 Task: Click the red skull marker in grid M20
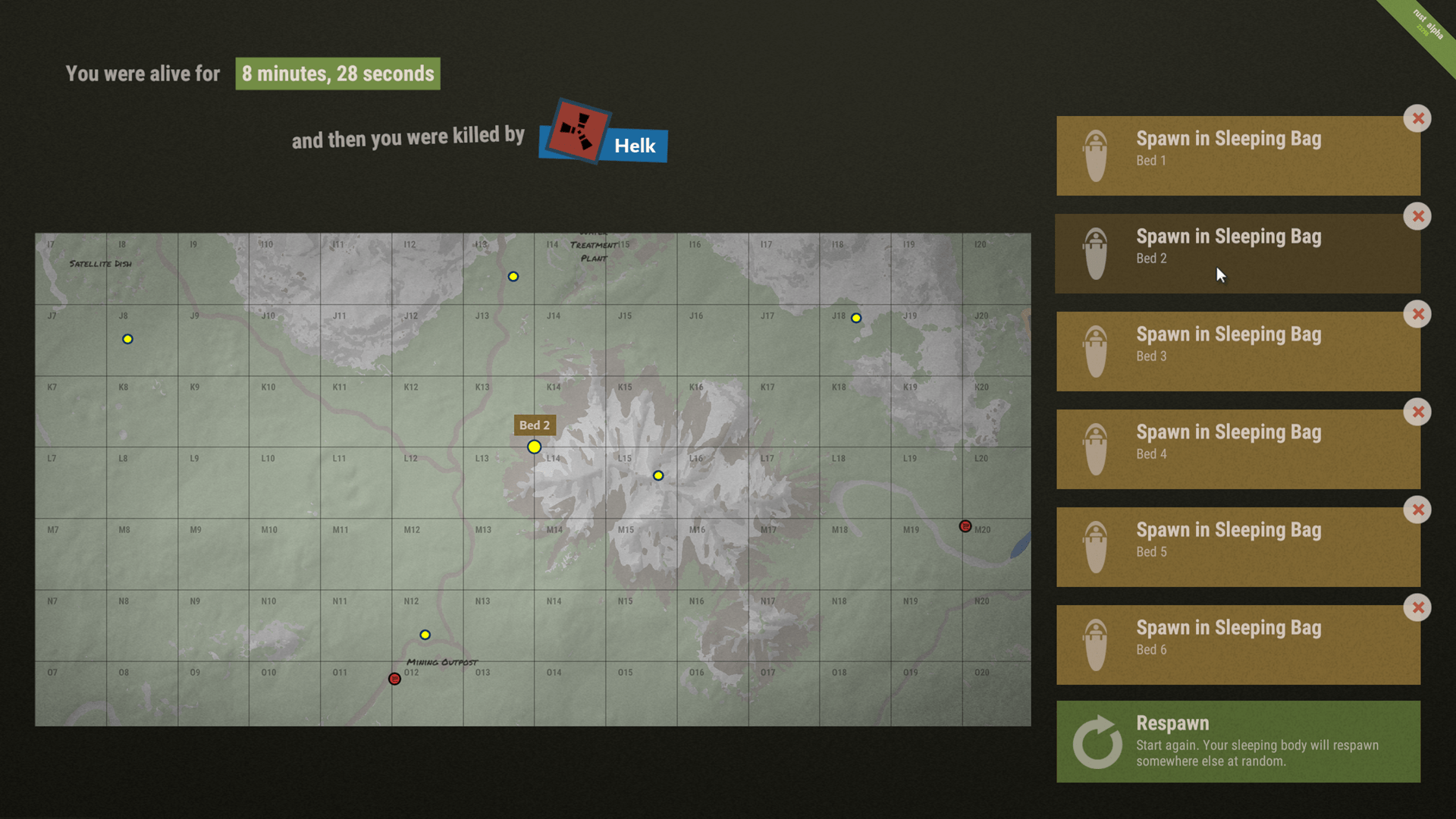[x=965, y=526]
